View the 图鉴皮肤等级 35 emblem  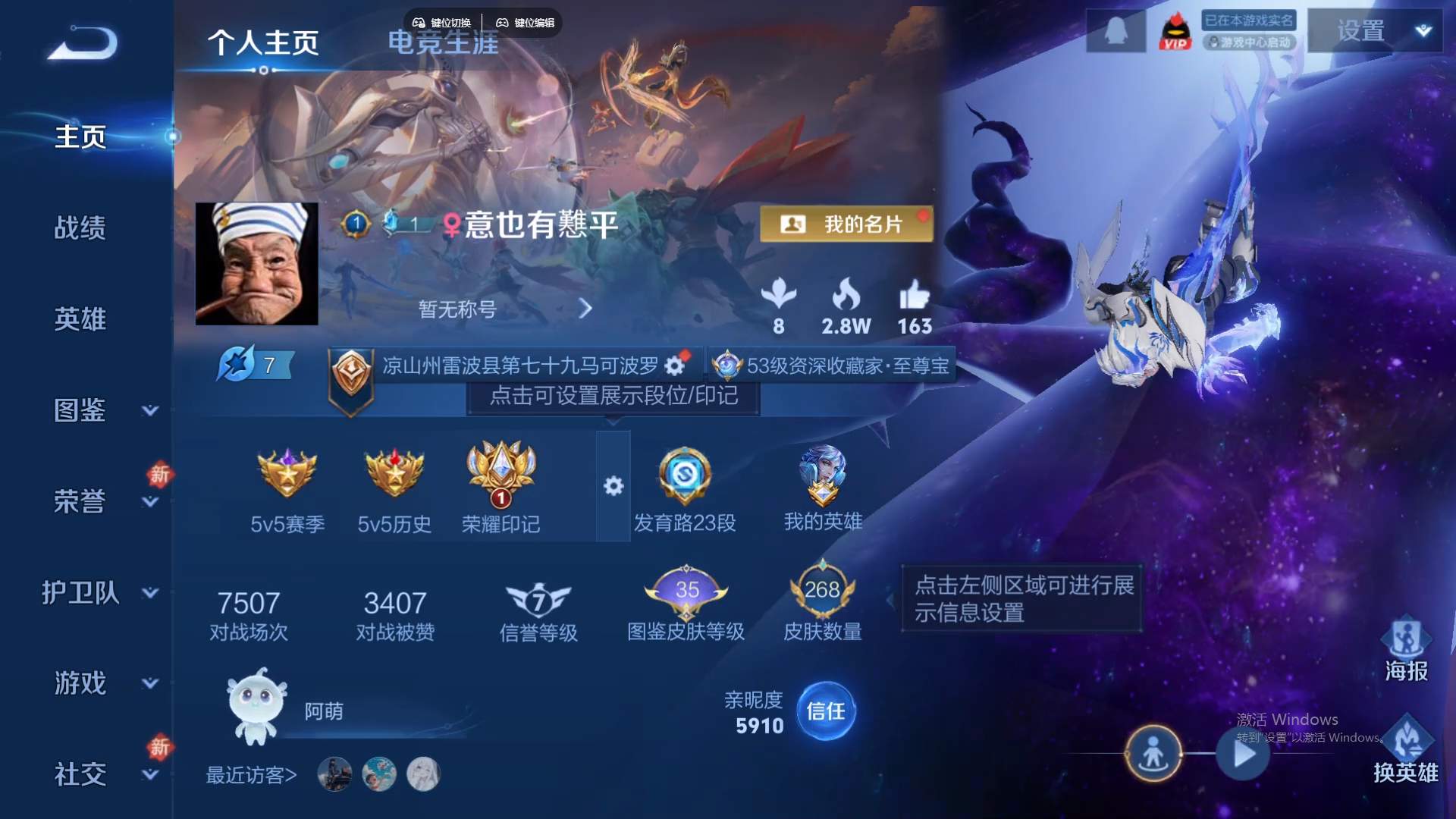click(685, 591)
